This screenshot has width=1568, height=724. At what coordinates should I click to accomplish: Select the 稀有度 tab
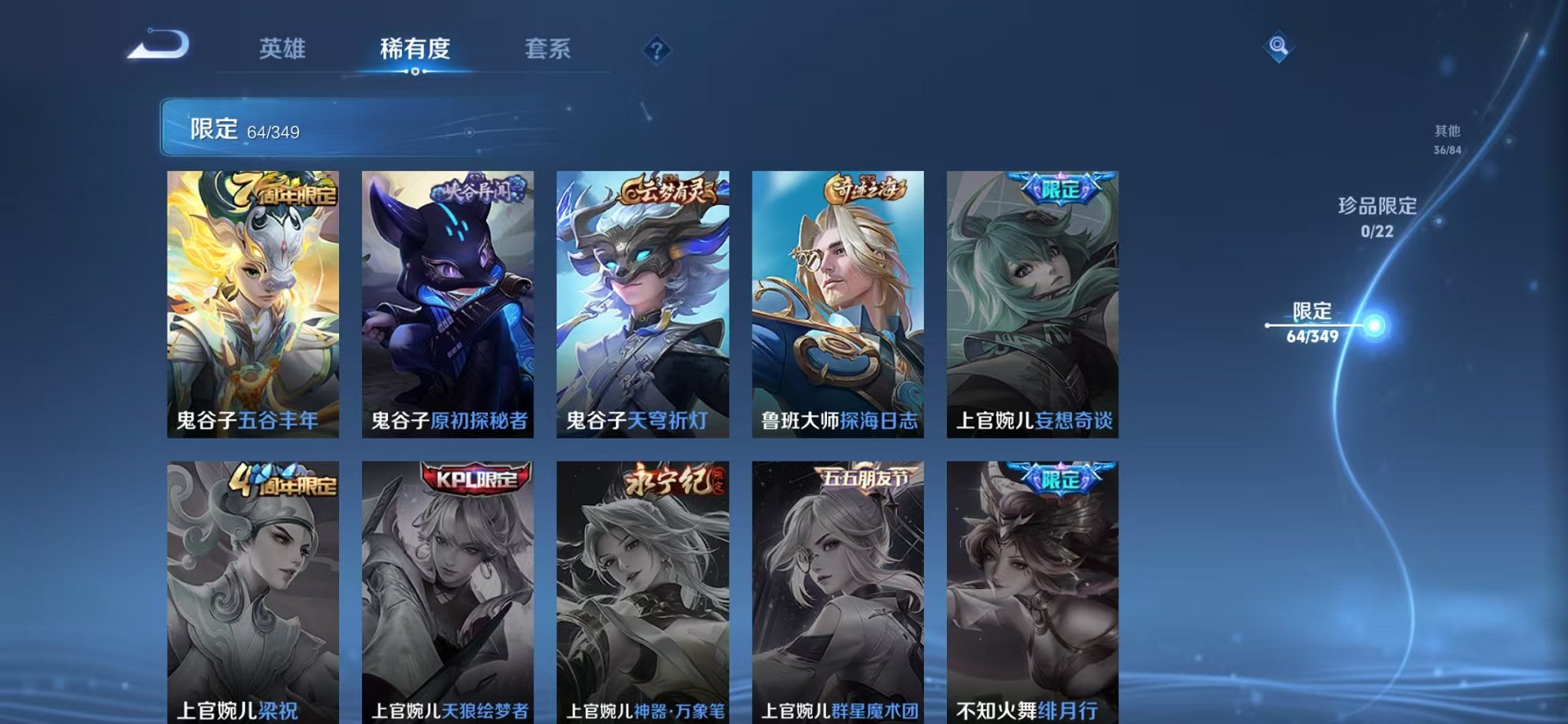coord(416,49)
